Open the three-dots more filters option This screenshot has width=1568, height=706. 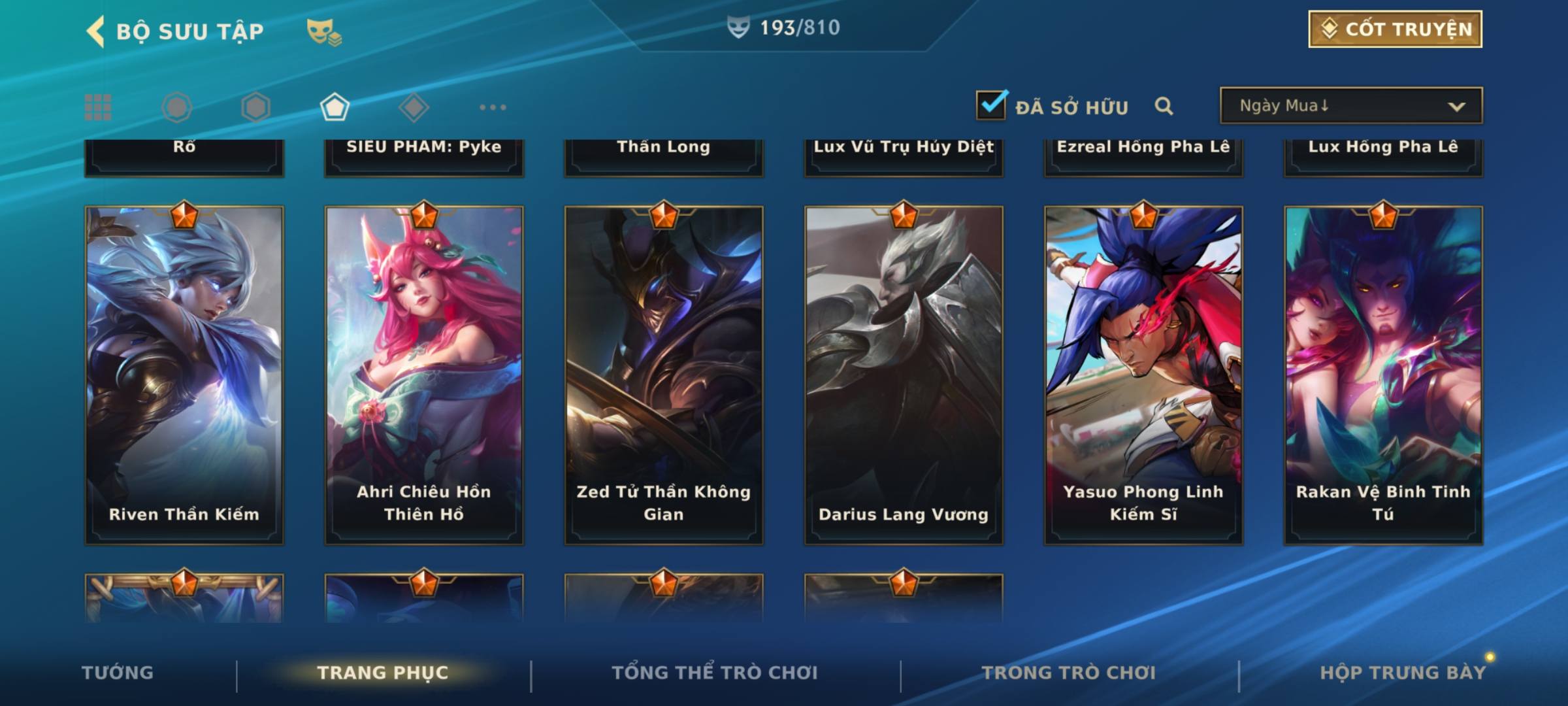pos(493,107)
